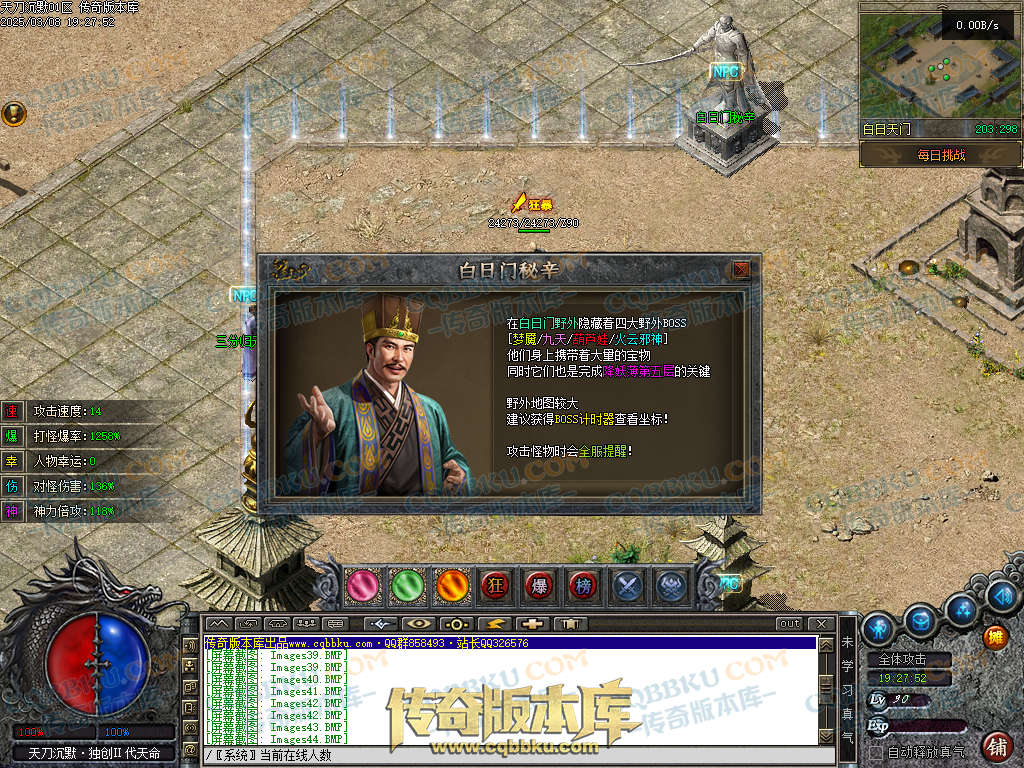
Task: Use the orange orb hotbar item
Action: coord(451,586)
